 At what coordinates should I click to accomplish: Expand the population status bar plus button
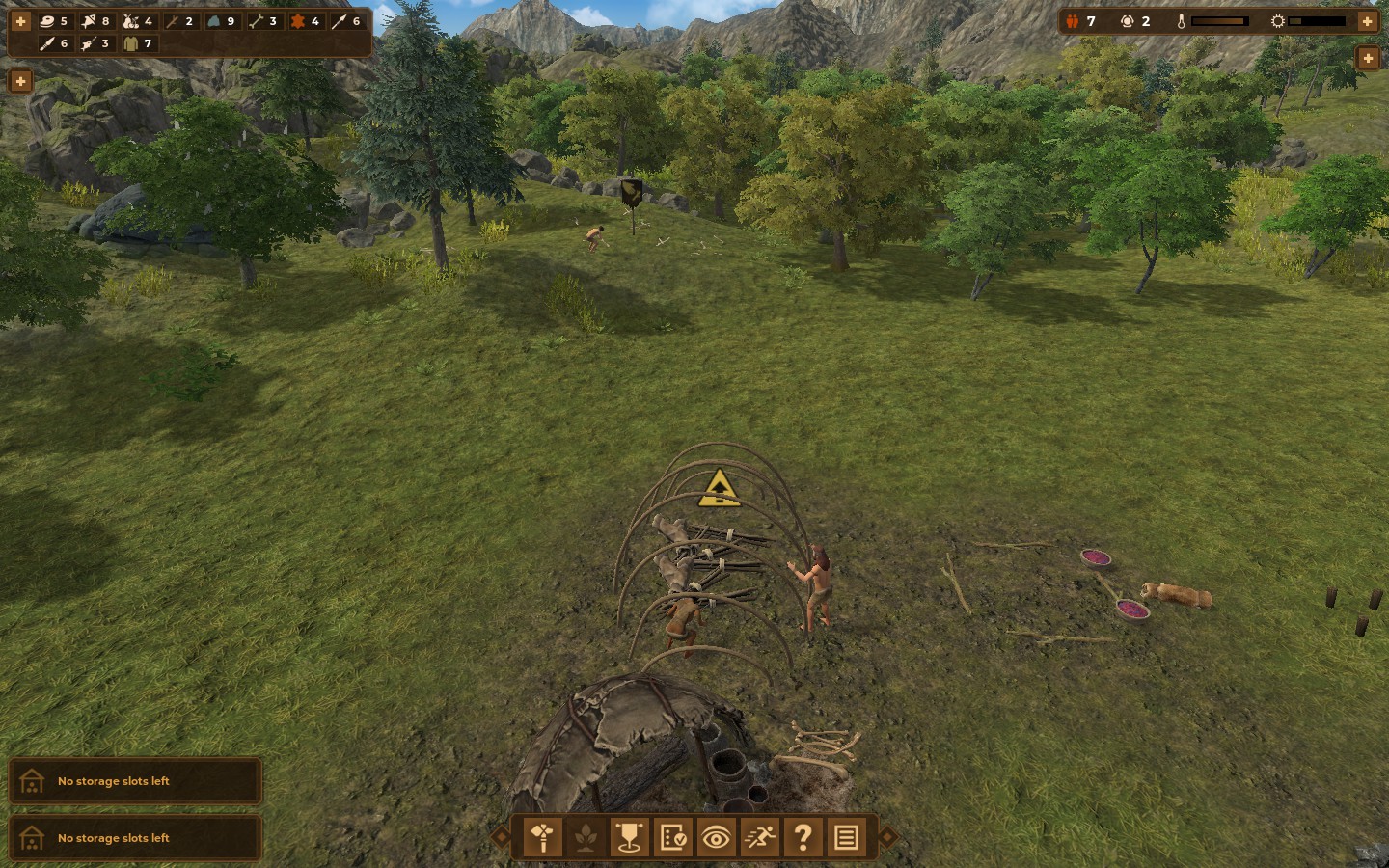[1367, 21]
